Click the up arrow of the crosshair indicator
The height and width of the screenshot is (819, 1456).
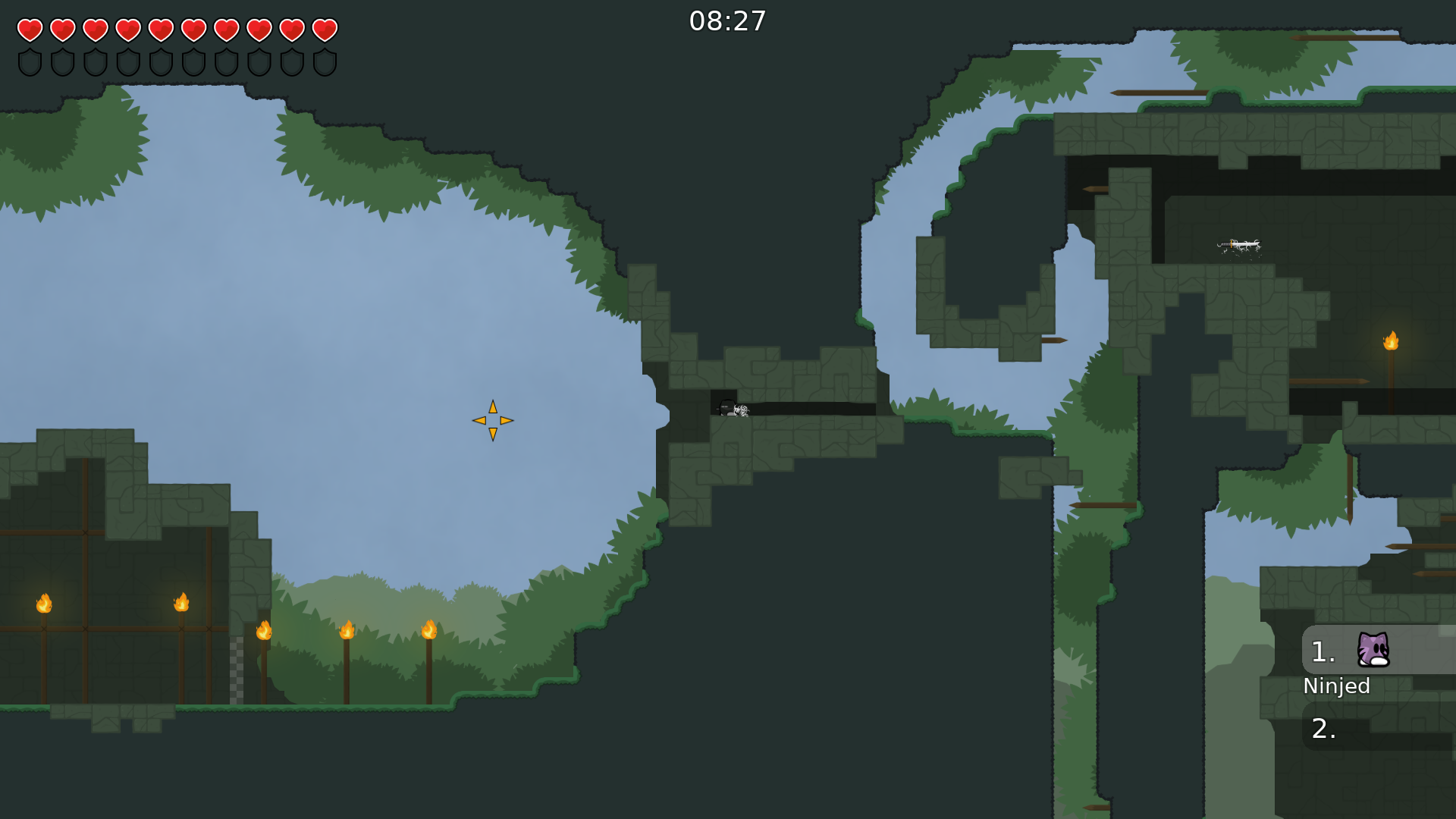click(493, 406)
